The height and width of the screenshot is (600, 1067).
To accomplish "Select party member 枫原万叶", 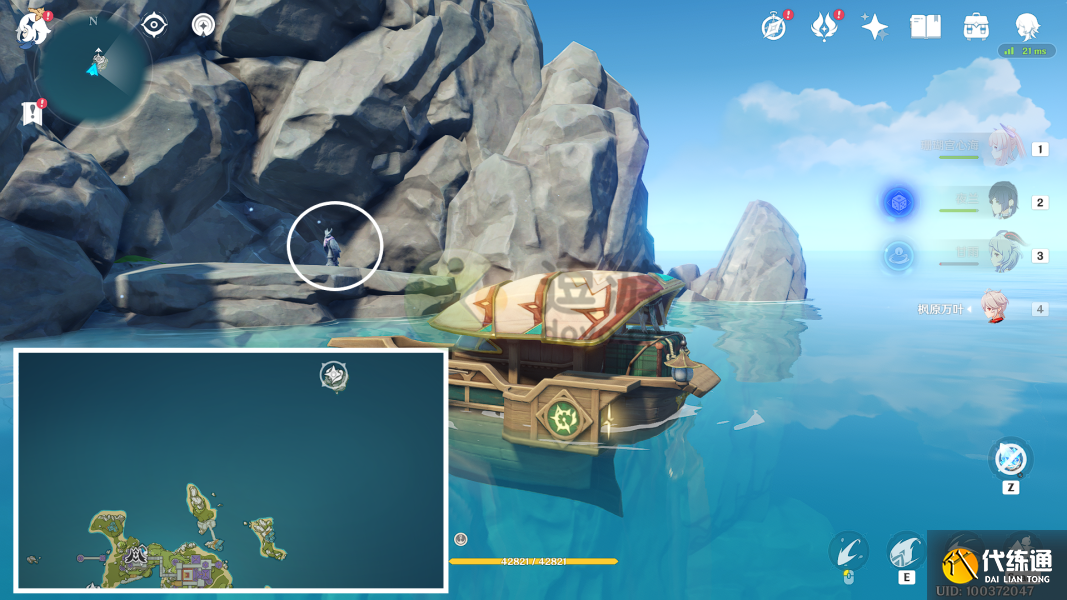I will pos(992,308).
